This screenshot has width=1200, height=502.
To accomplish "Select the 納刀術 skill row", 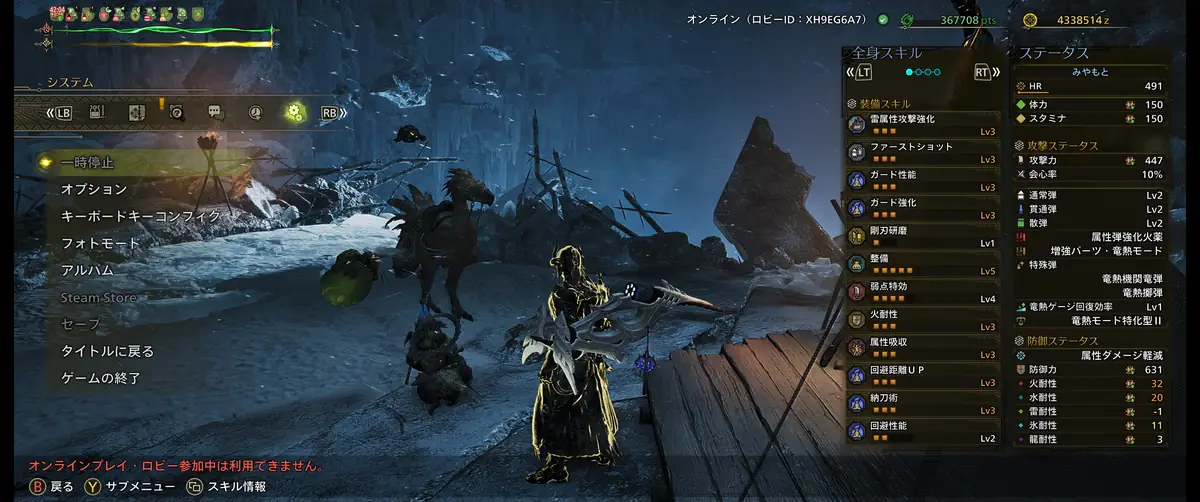I will pos(922,404).
